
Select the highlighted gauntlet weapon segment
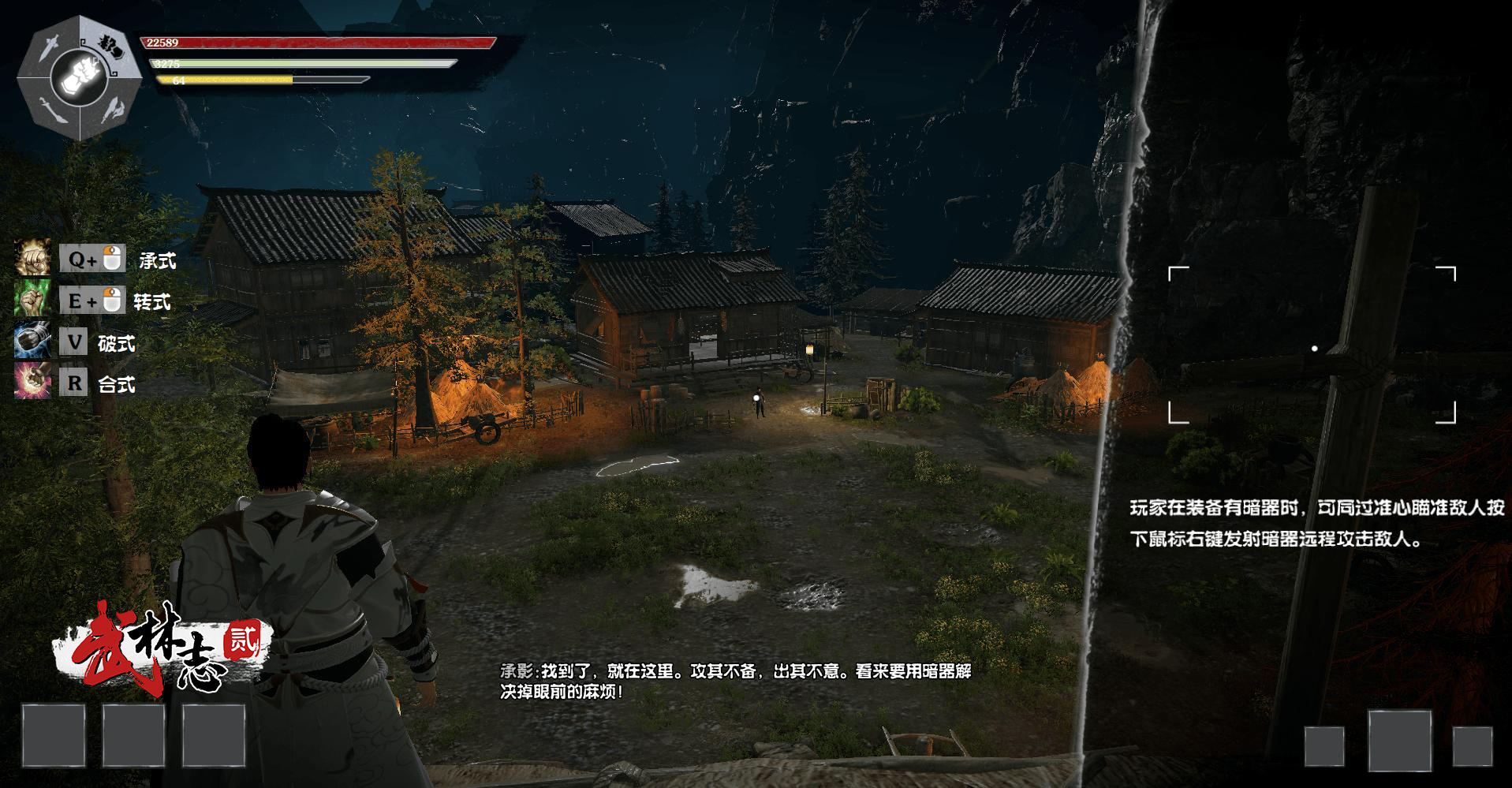tap(111, 47)
